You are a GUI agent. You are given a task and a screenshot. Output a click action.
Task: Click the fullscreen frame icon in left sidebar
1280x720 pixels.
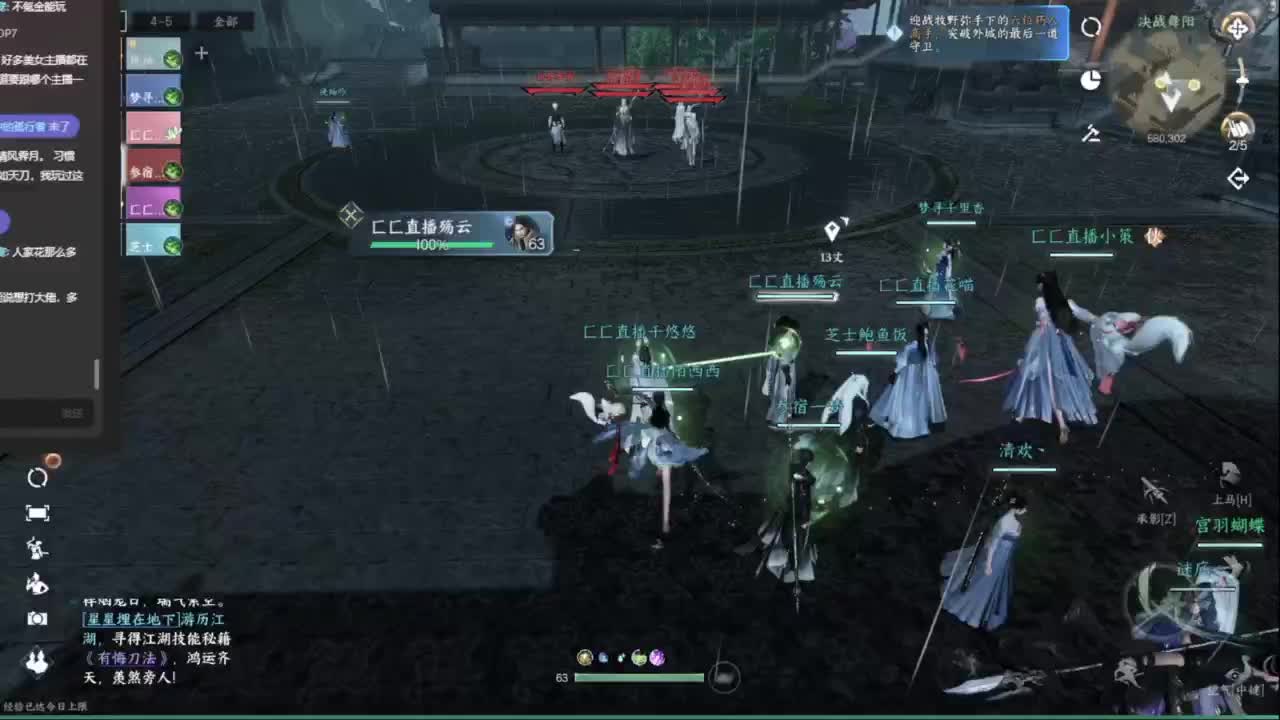[x=37, y=512]
